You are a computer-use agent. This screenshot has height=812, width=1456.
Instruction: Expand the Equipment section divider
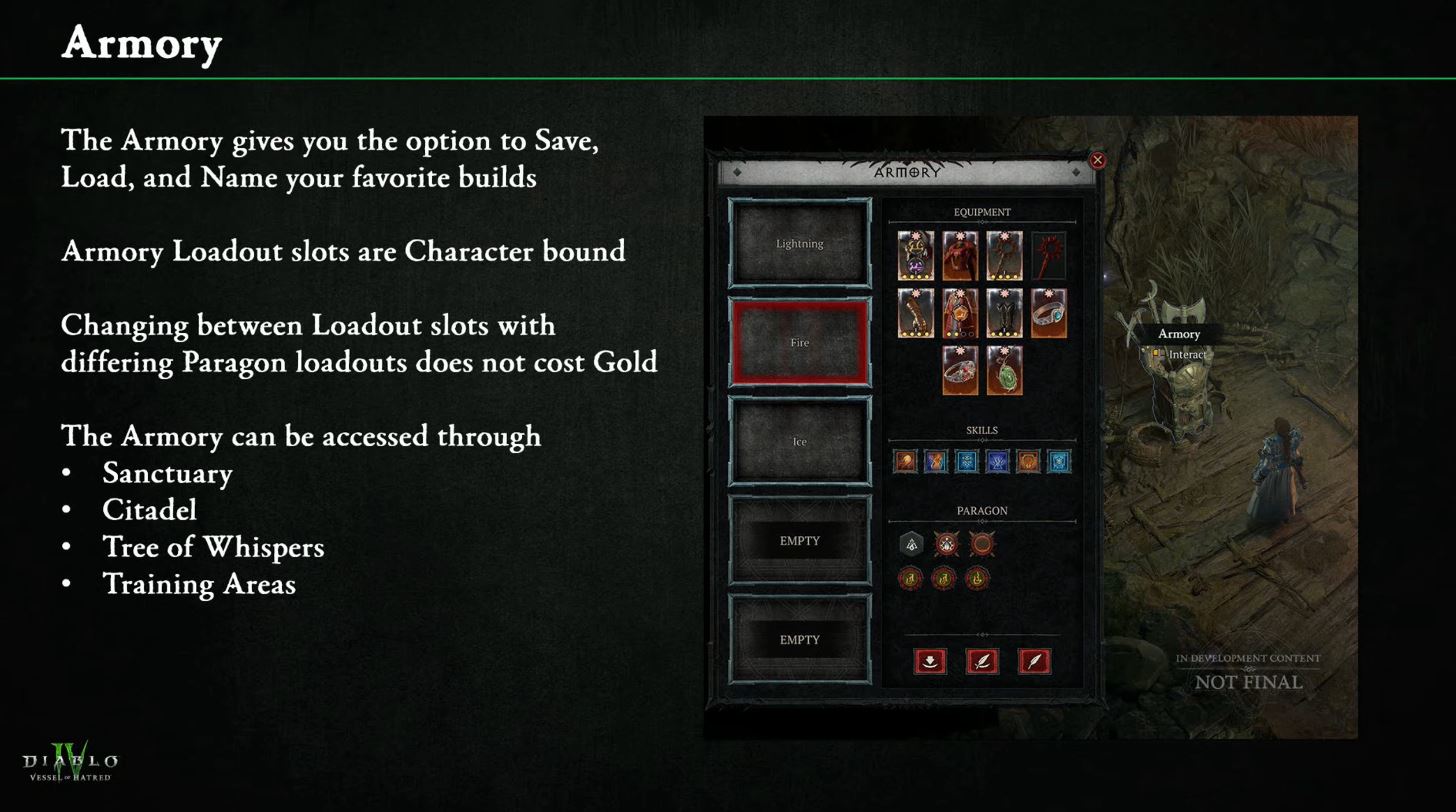pos(983,220)
